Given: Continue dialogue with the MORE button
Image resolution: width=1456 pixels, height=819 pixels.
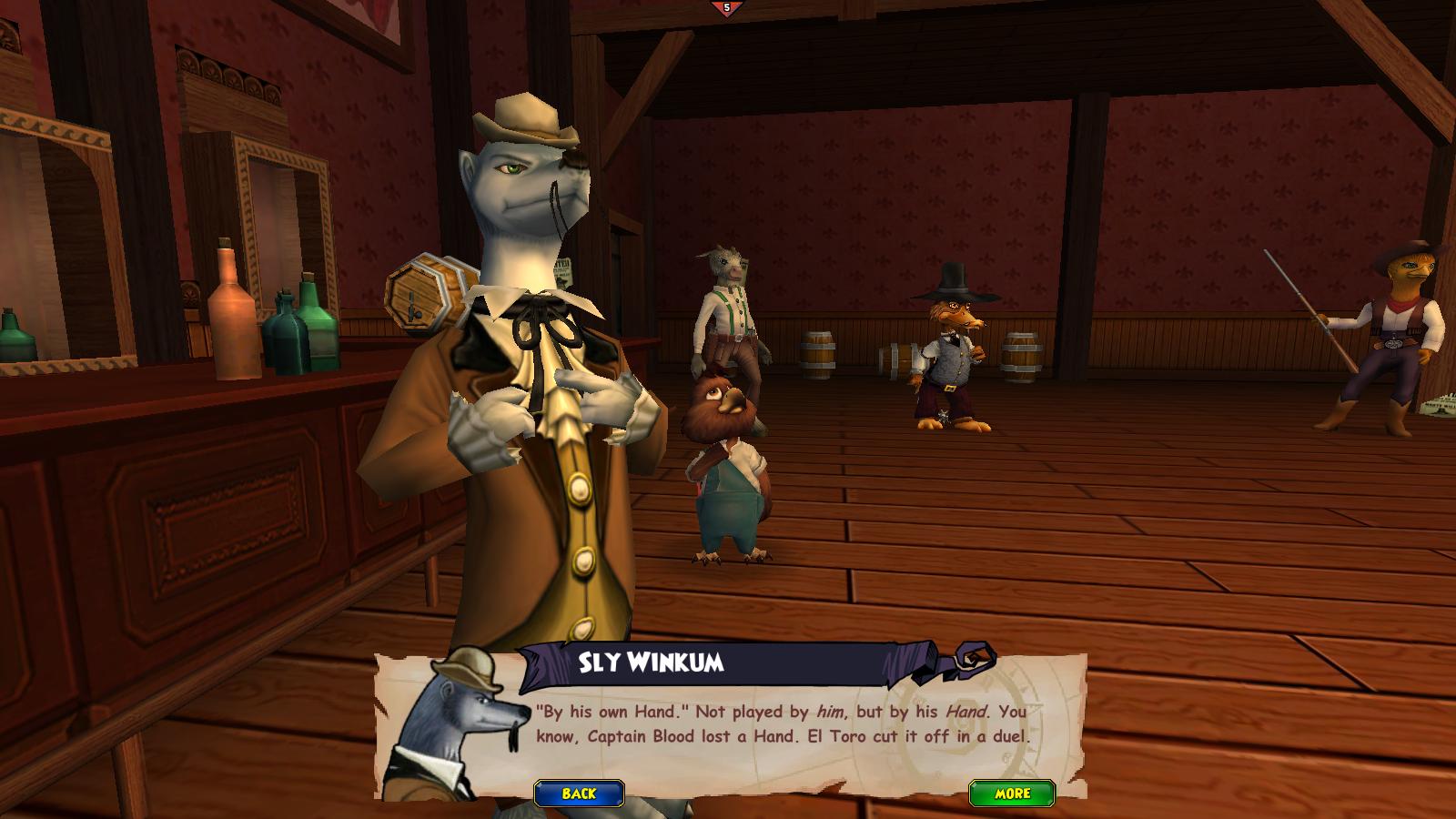Looking at the screenshot, I should click(x=1011, y=794).
